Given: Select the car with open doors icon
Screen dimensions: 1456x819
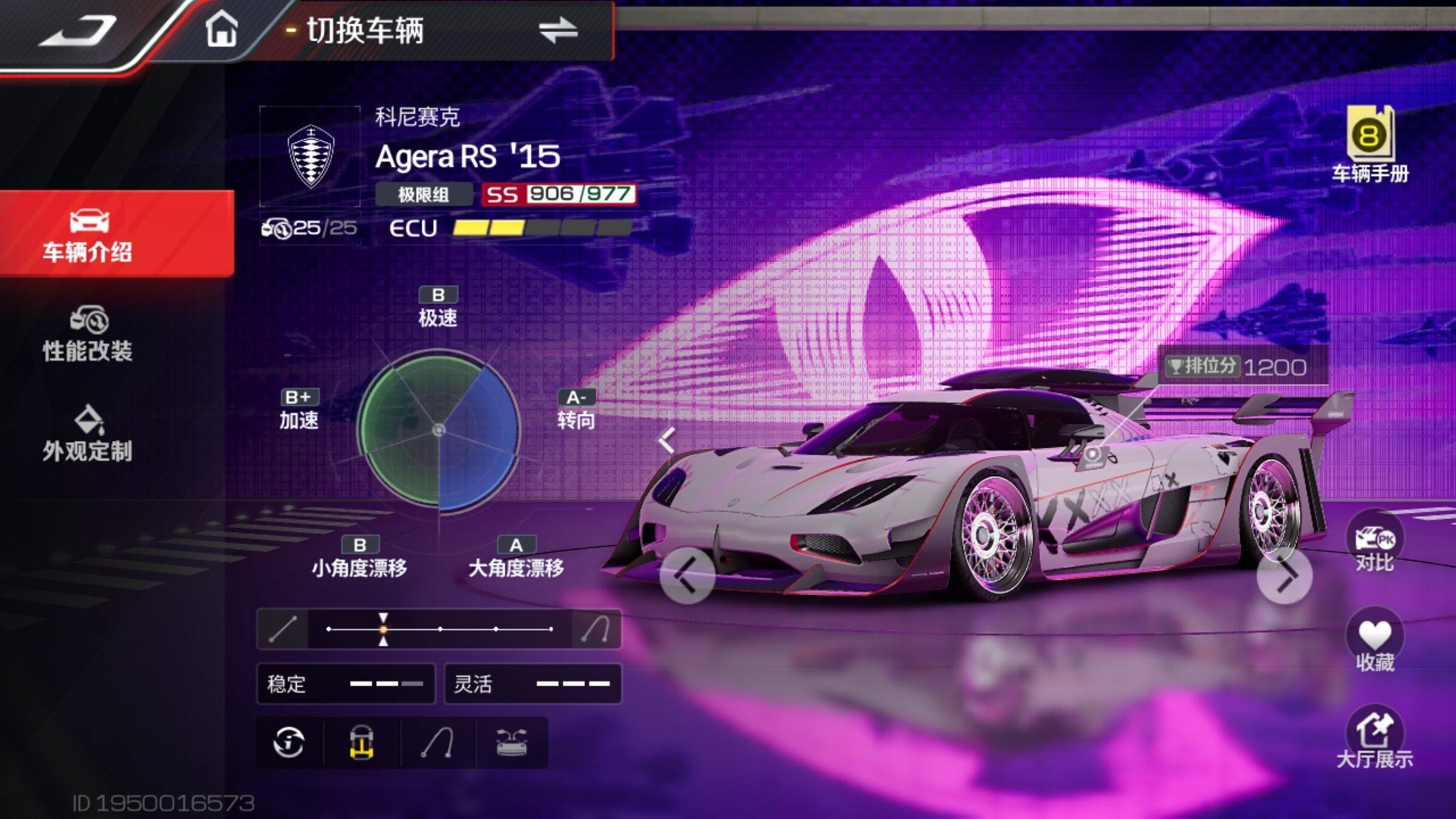Looking at the screenshot, I should coord(511,743).
